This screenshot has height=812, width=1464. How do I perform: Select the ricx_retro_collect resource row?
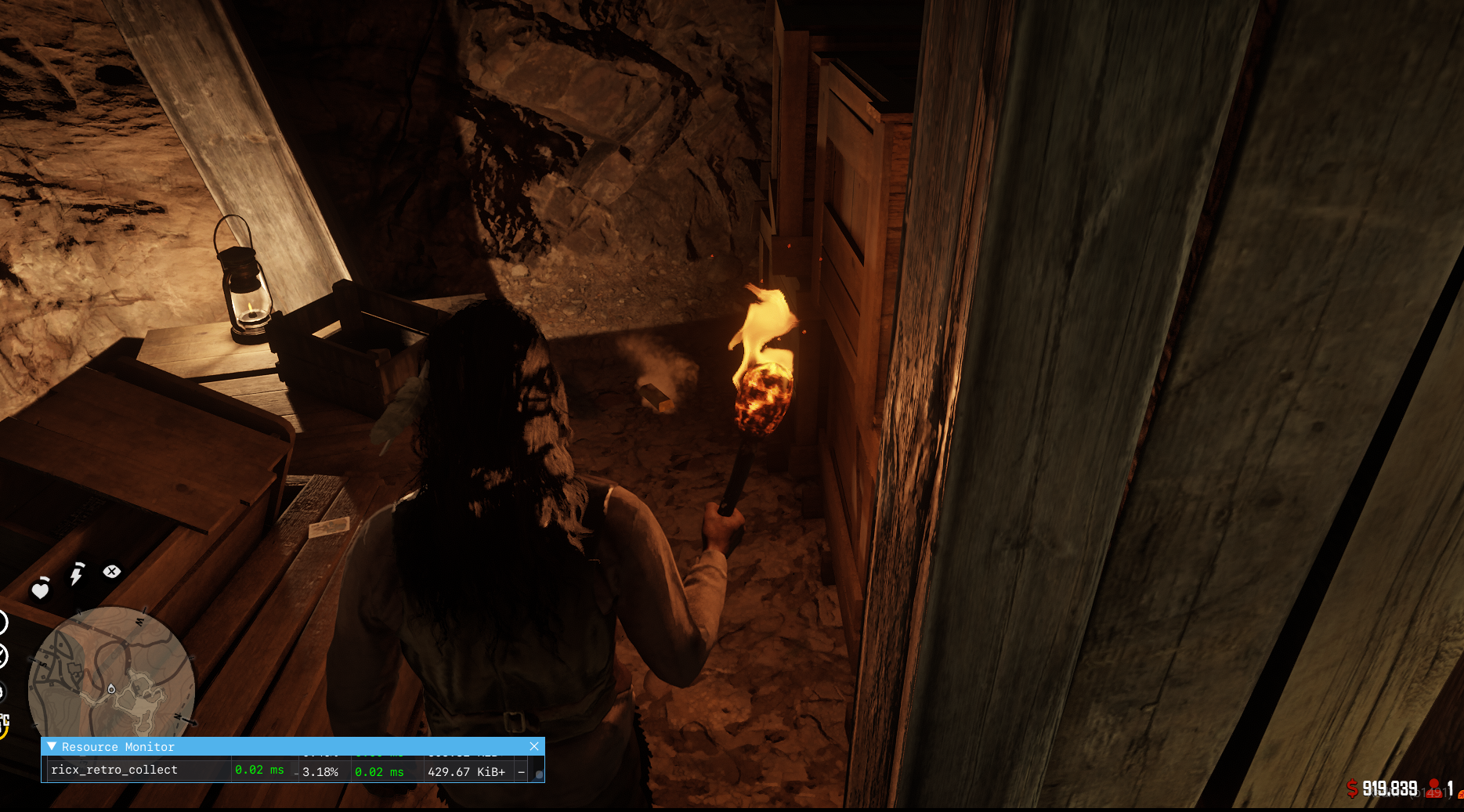point(114,770)
